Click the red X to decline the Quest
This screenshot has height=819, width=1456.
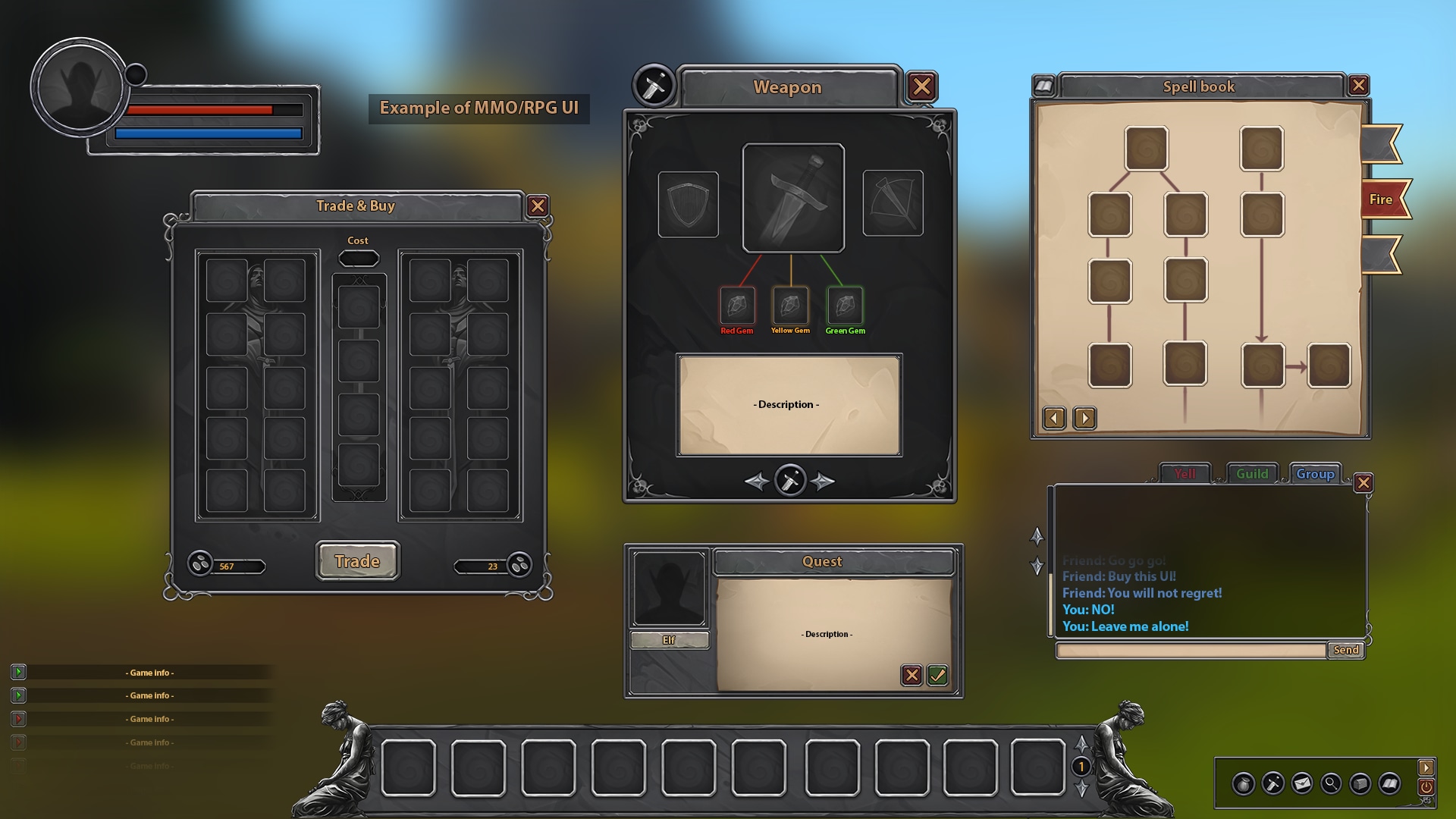point(912,675)
